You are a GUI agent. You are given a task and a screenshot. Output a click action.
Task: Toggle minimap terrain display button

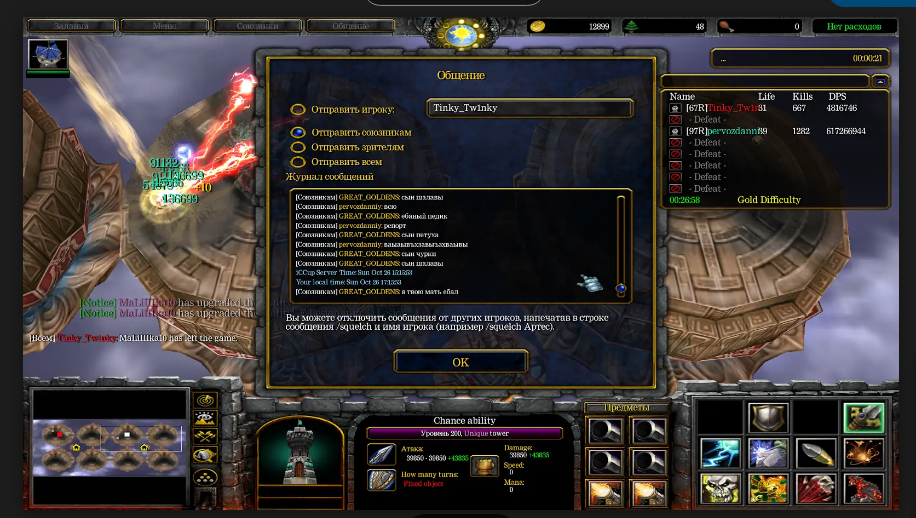[x=206, y=418]
